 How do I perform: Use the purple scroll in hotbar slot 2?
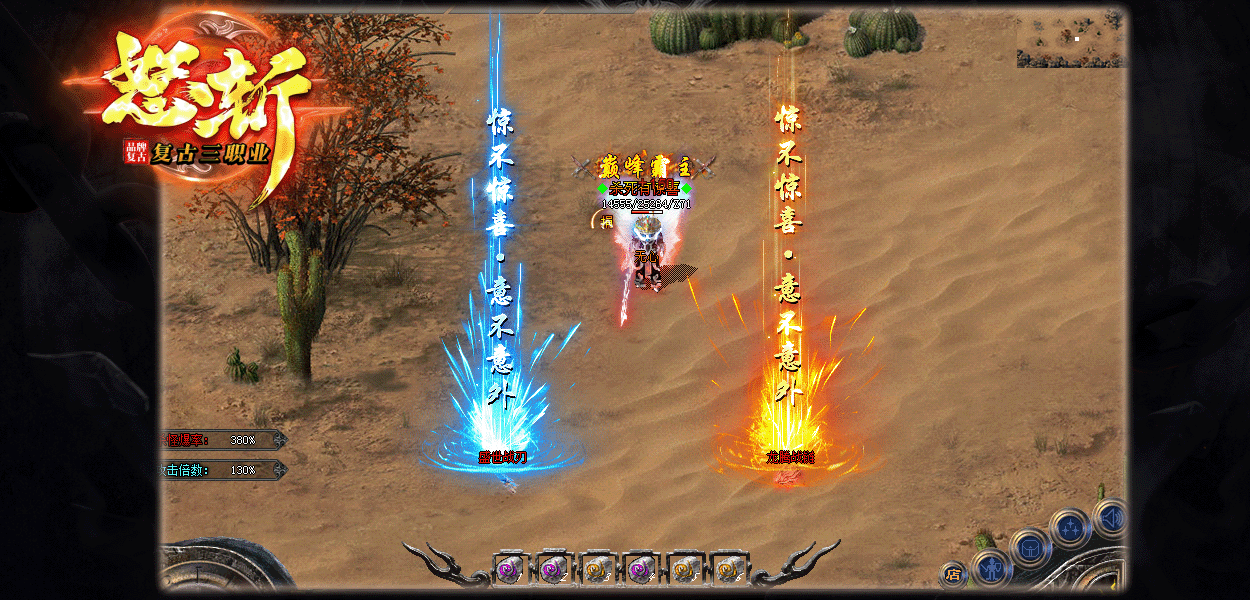click(x=553, y=569)
